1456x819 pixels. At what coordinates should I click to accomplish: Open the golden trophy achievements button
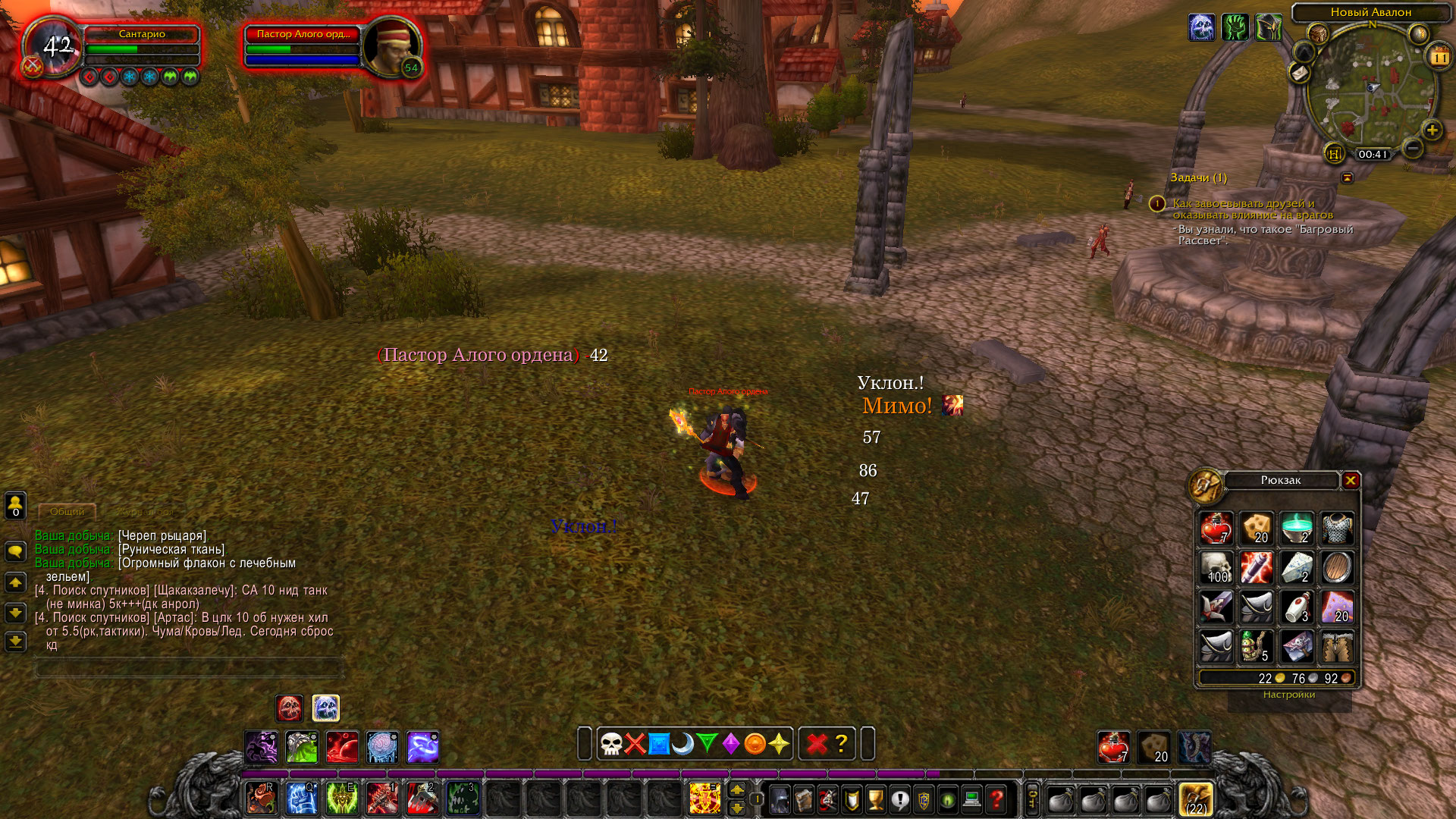coord(876,799)
